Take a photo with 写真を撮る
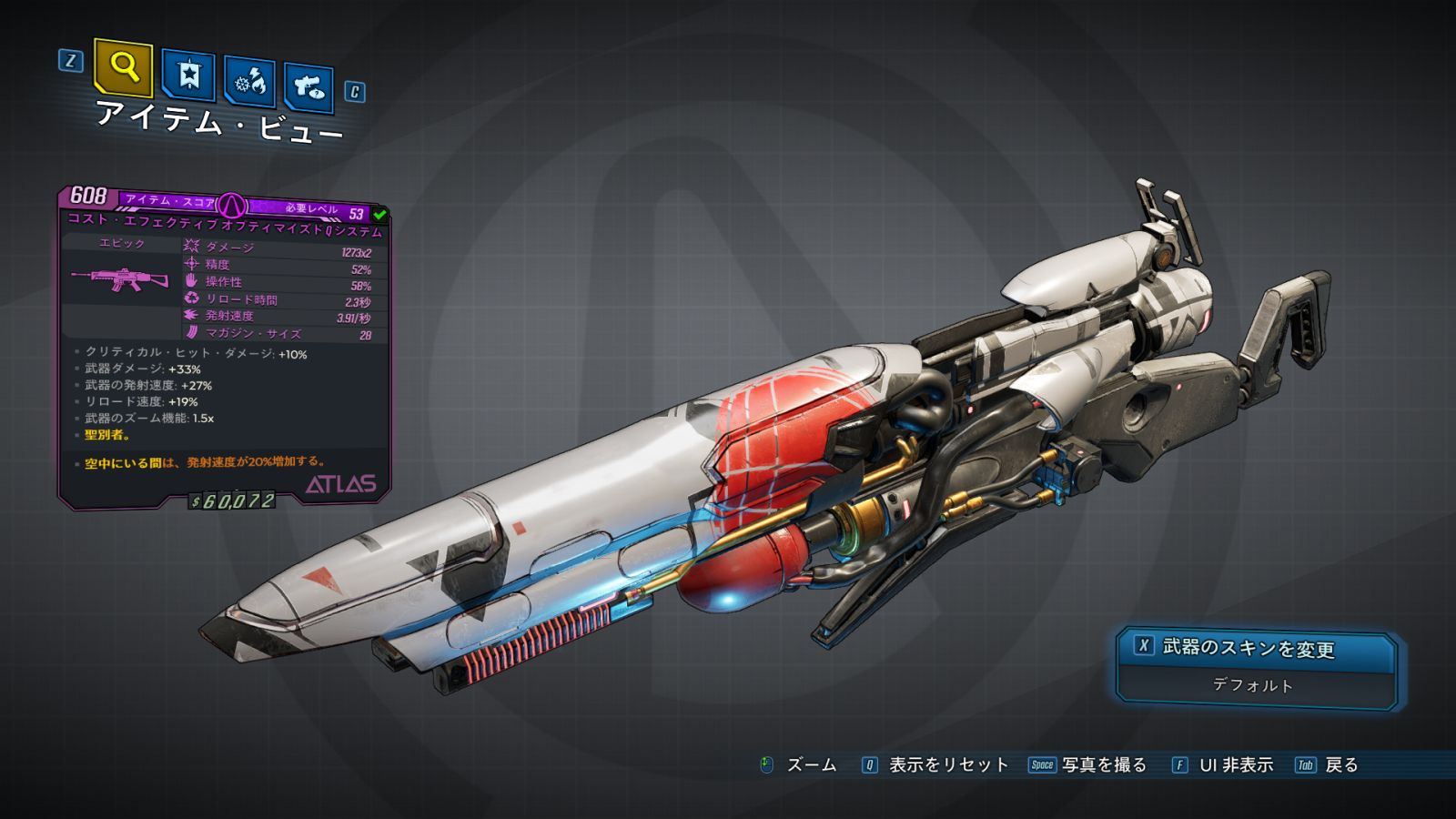This screenshot has height=819, width=1456. (1103, 765)
